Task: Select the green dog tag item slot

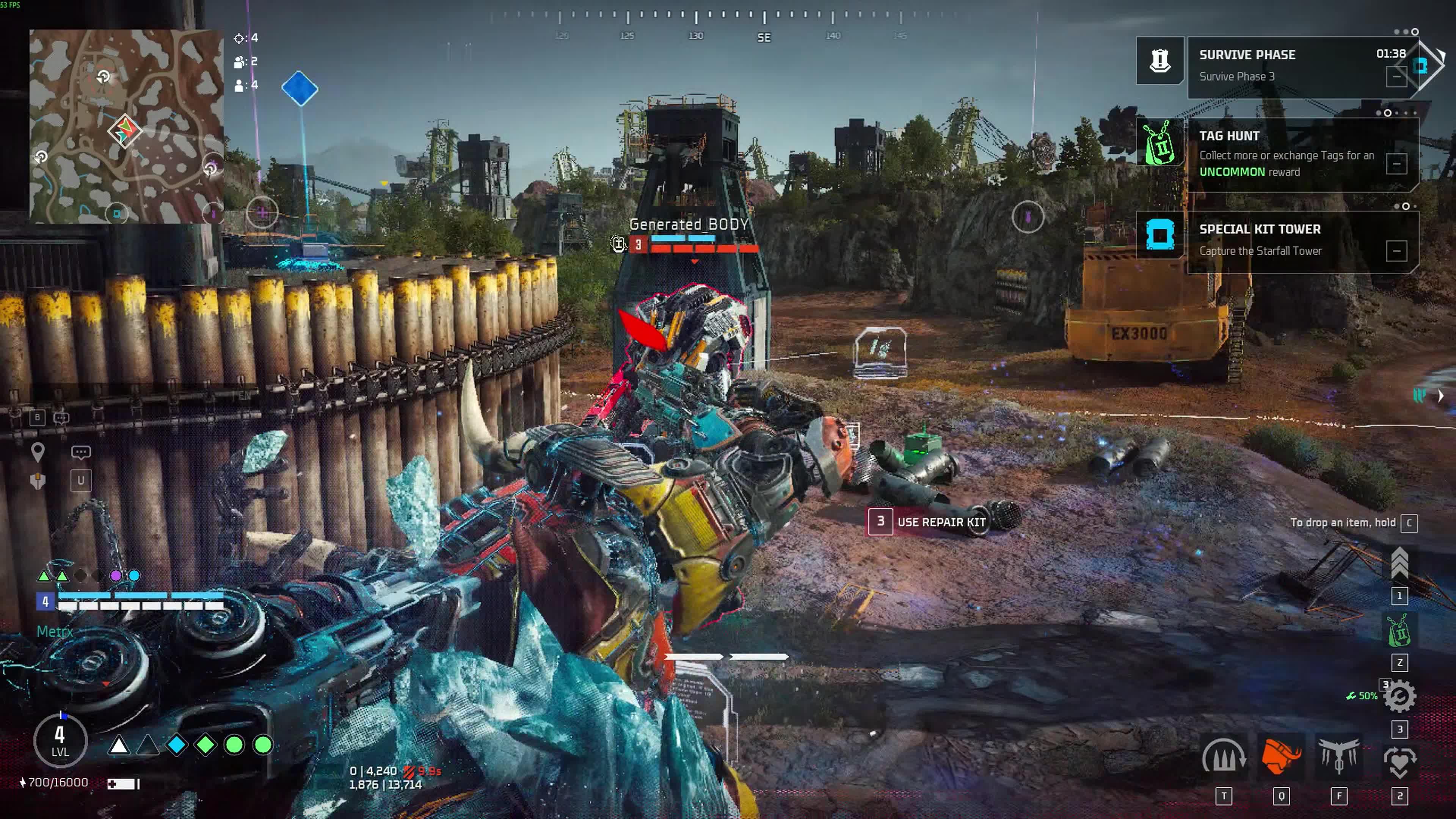Action: [x=1400, y=631]
